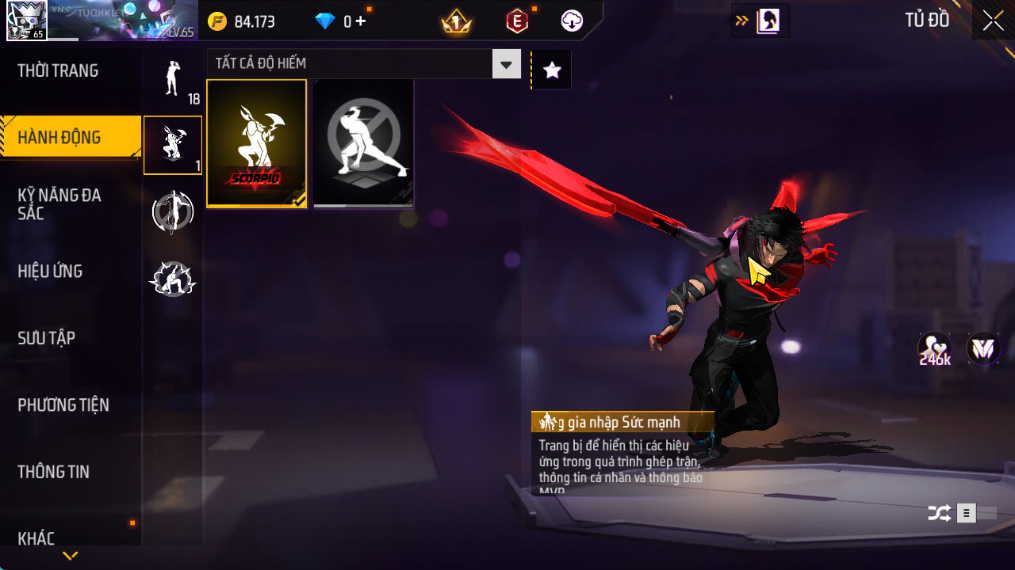Click the red hexagon E badge
1015x570 pixels.
tap(517, 21)
